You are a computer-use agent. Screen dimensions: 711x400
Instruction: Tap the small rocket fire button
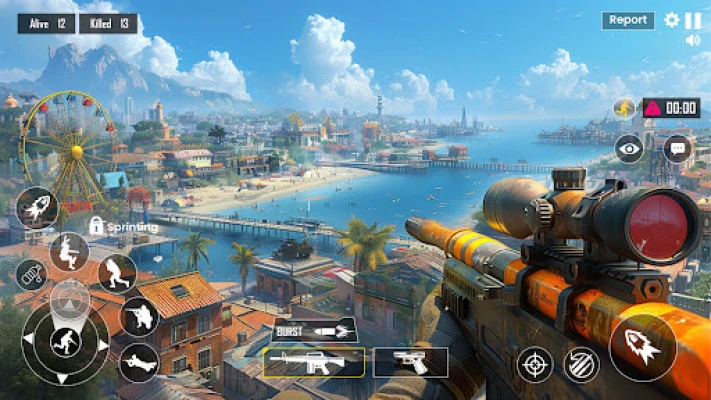38,207
